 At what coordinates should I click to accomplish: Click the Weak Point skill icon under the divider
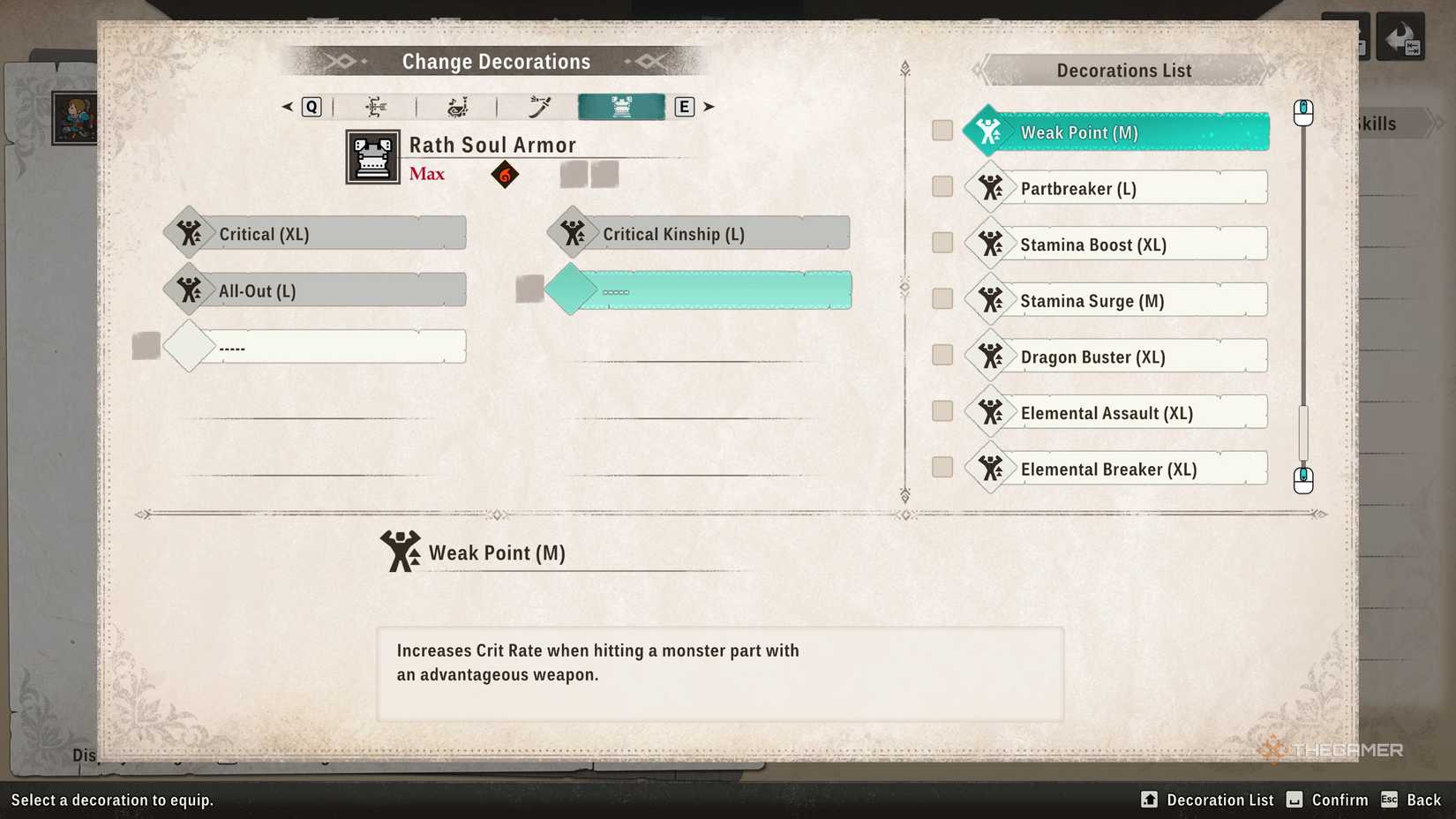pos(399,551)
